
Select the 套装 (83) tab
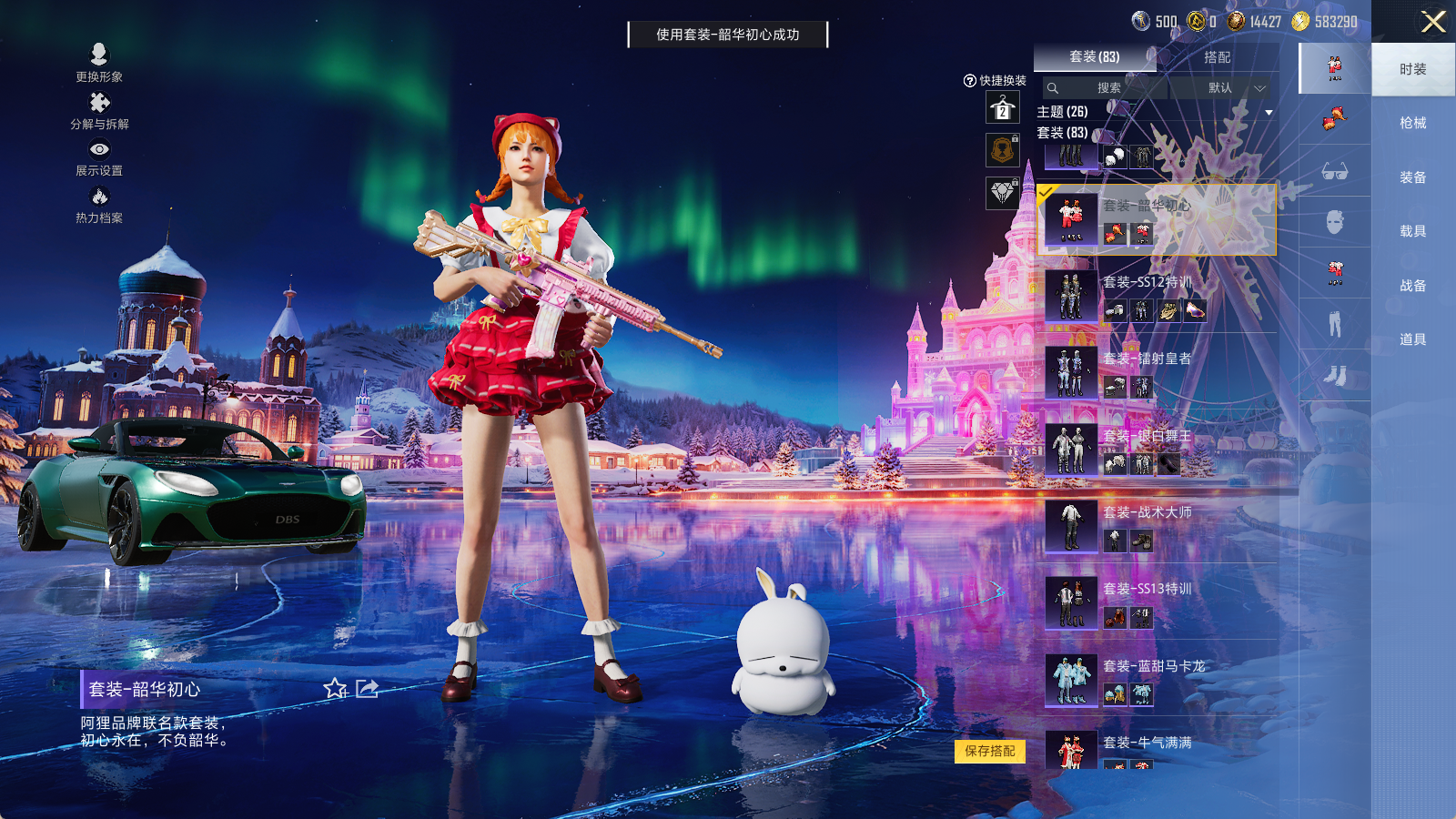click(1094, 57)
